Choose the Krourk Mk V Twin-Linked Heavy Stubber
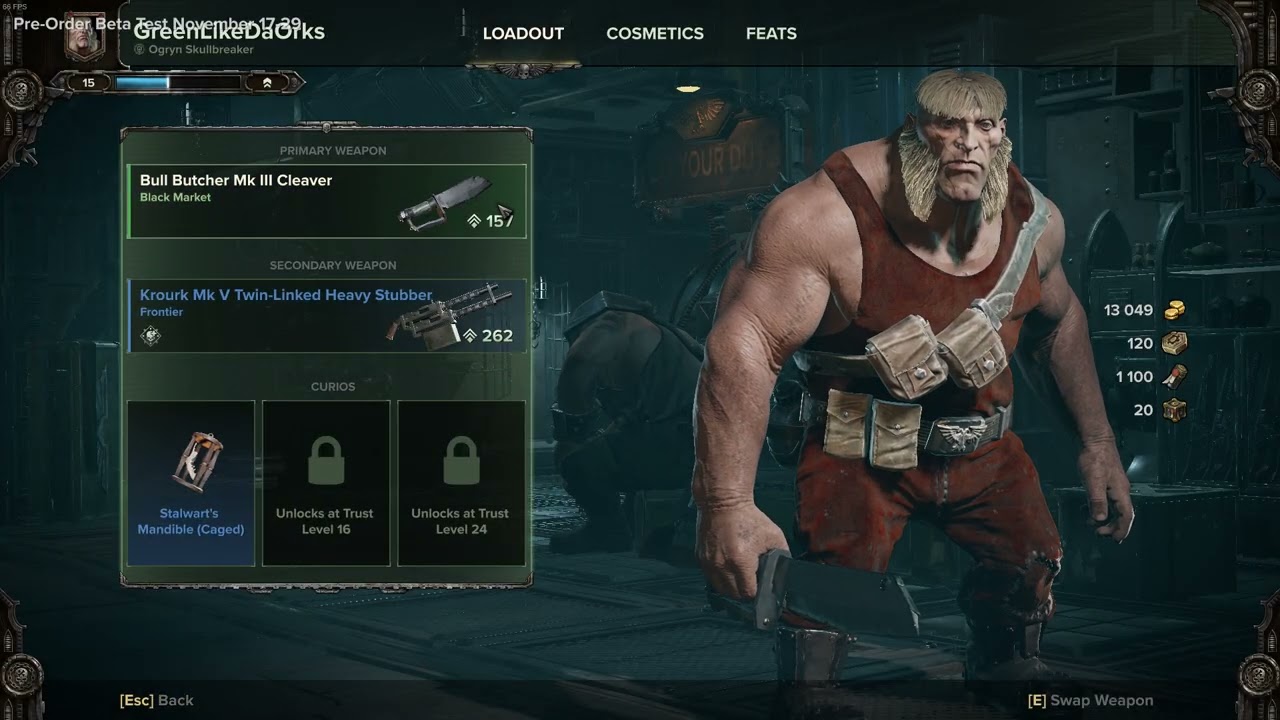This screenshot has height=720, width=1280. 327,315
